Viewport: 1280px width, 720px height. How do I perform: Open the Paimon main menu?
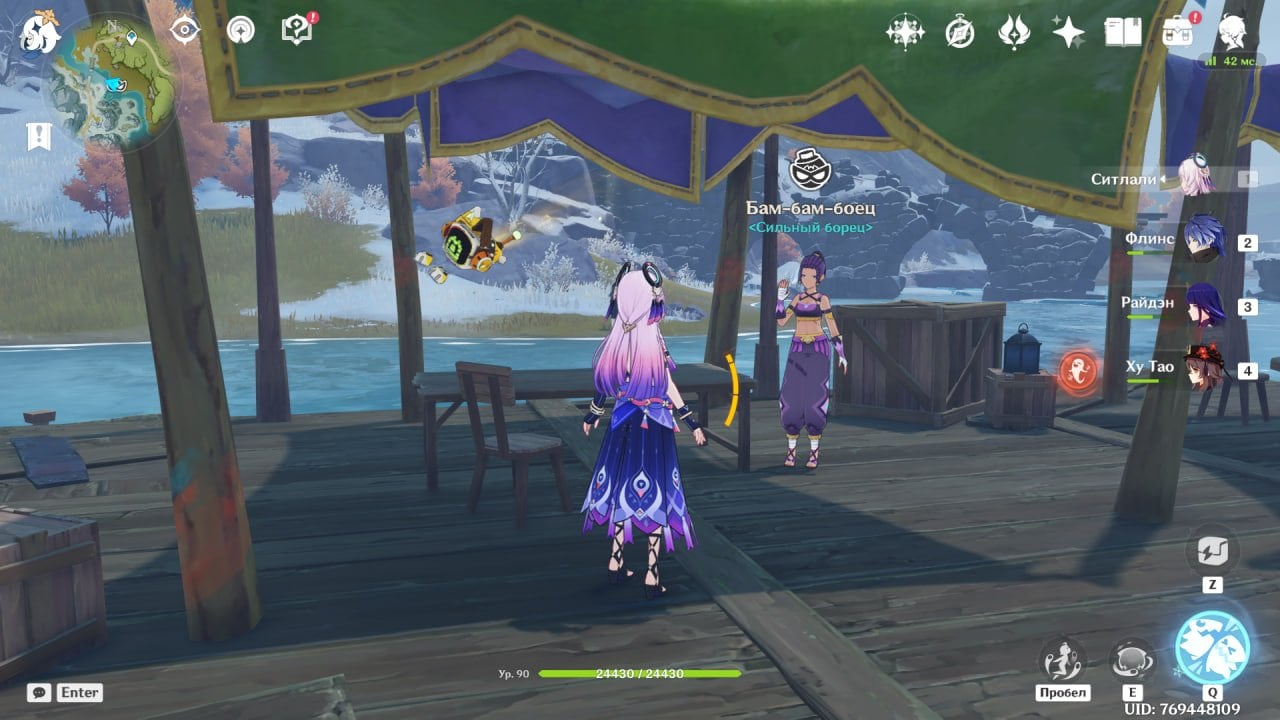click(x=41, y=31)
